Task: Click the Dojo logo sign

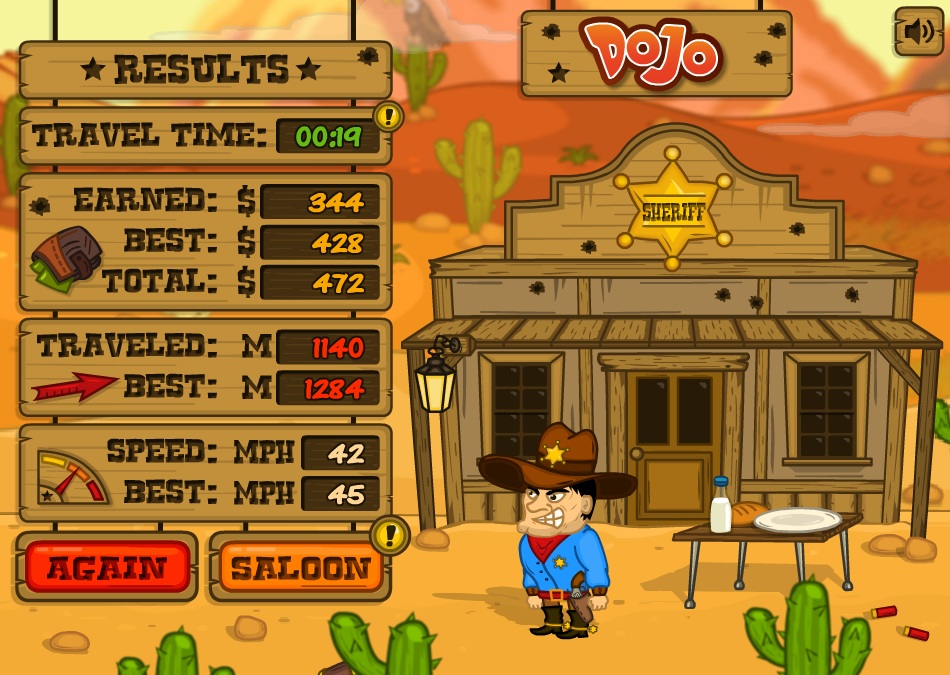Action: click(x=655, y=52)
